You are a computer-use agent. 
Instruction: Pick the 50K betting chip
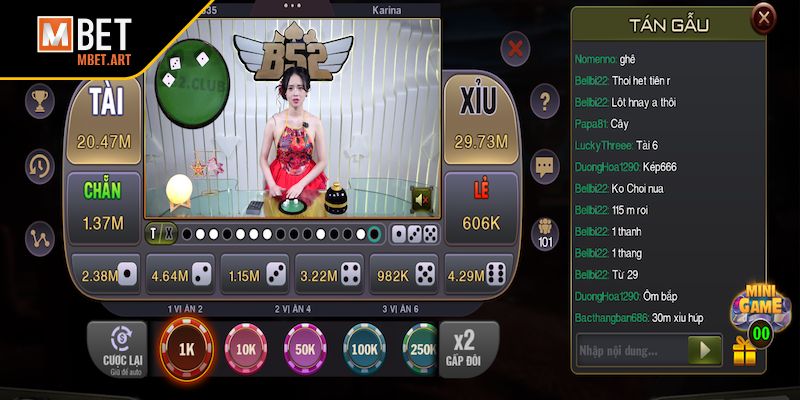pos(305,351)
